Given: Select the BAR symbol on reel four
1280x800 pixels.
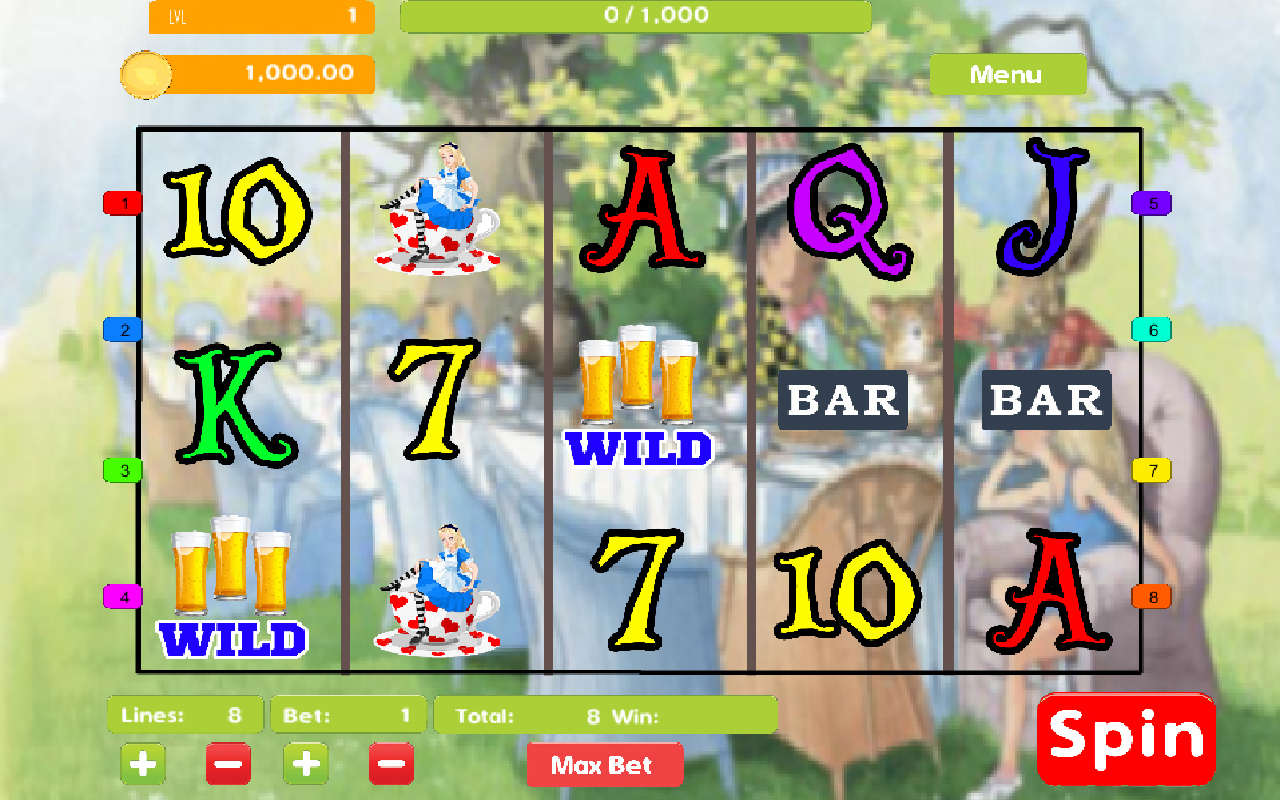Looking at the screenshot, I should point(841,400).
